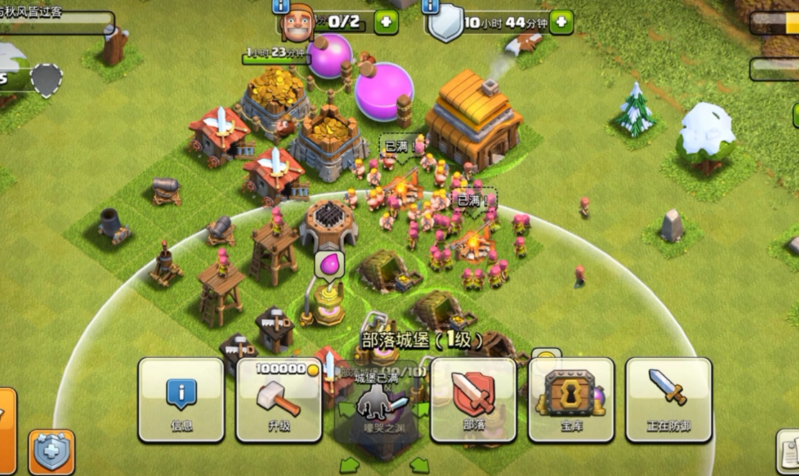The width and height of the screenshot is (799, 476).
Task: Open the Treasury (宝库) chest button
Action: click(x=571, y=400)
